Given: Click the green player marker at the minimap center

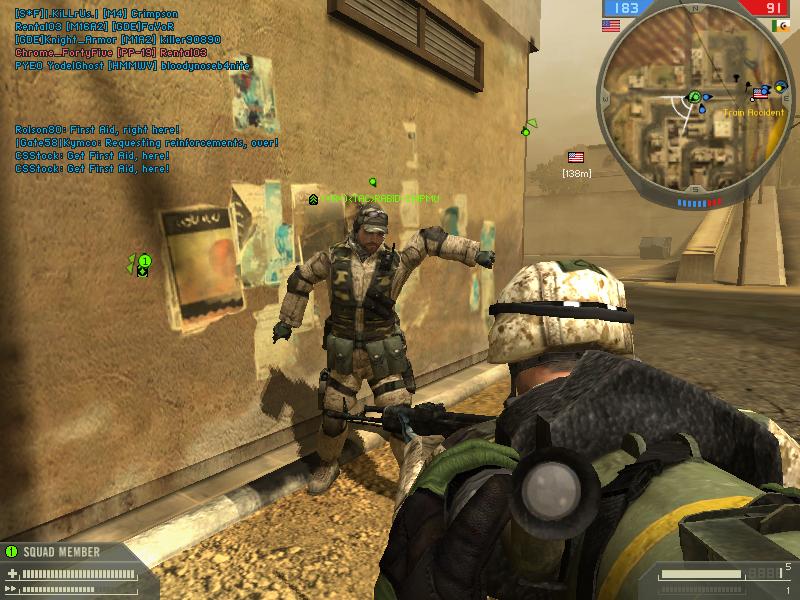Looking at the screenshot, I should 693,97.
